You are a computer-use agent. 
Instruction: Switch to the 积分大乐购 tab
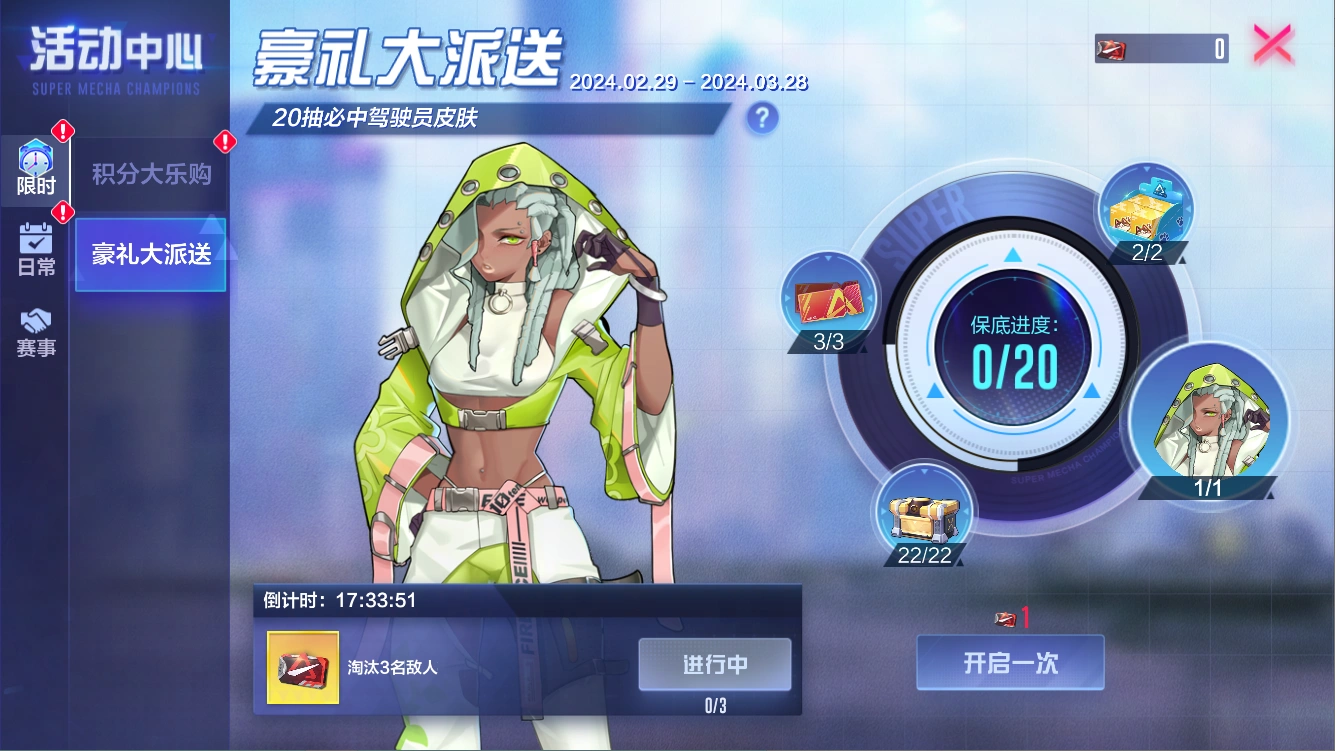(152, 171)
